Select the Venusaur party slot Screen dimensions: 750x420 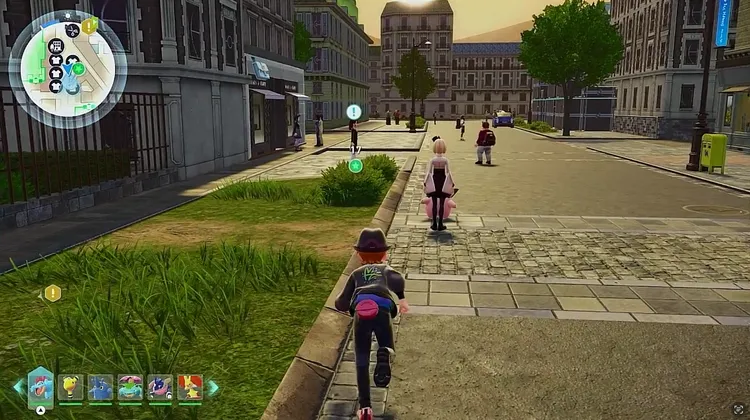(x=130, y=387)
